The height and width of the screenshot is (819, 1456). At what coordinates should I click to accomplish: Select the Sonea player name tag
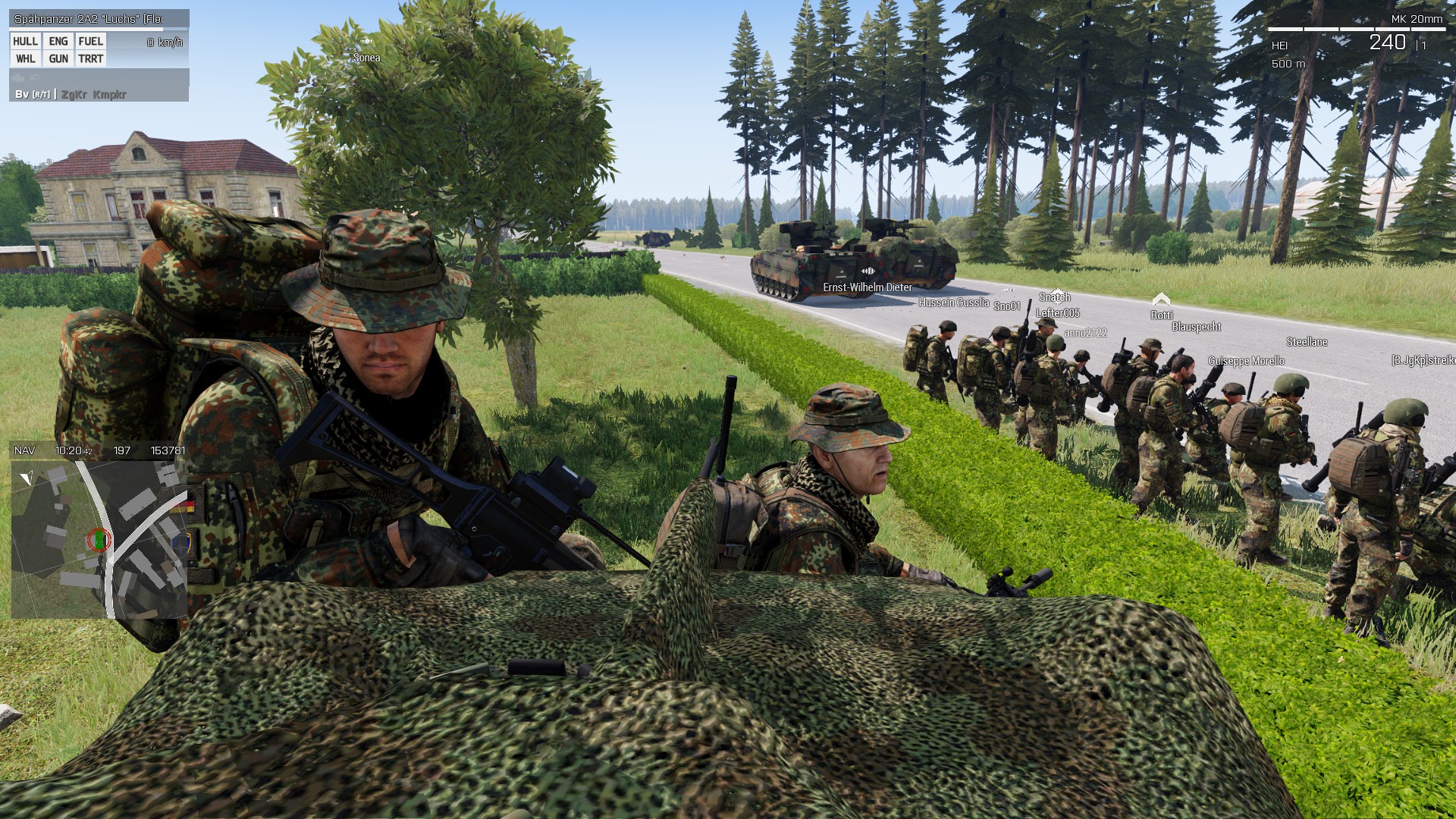coord(366,58)
